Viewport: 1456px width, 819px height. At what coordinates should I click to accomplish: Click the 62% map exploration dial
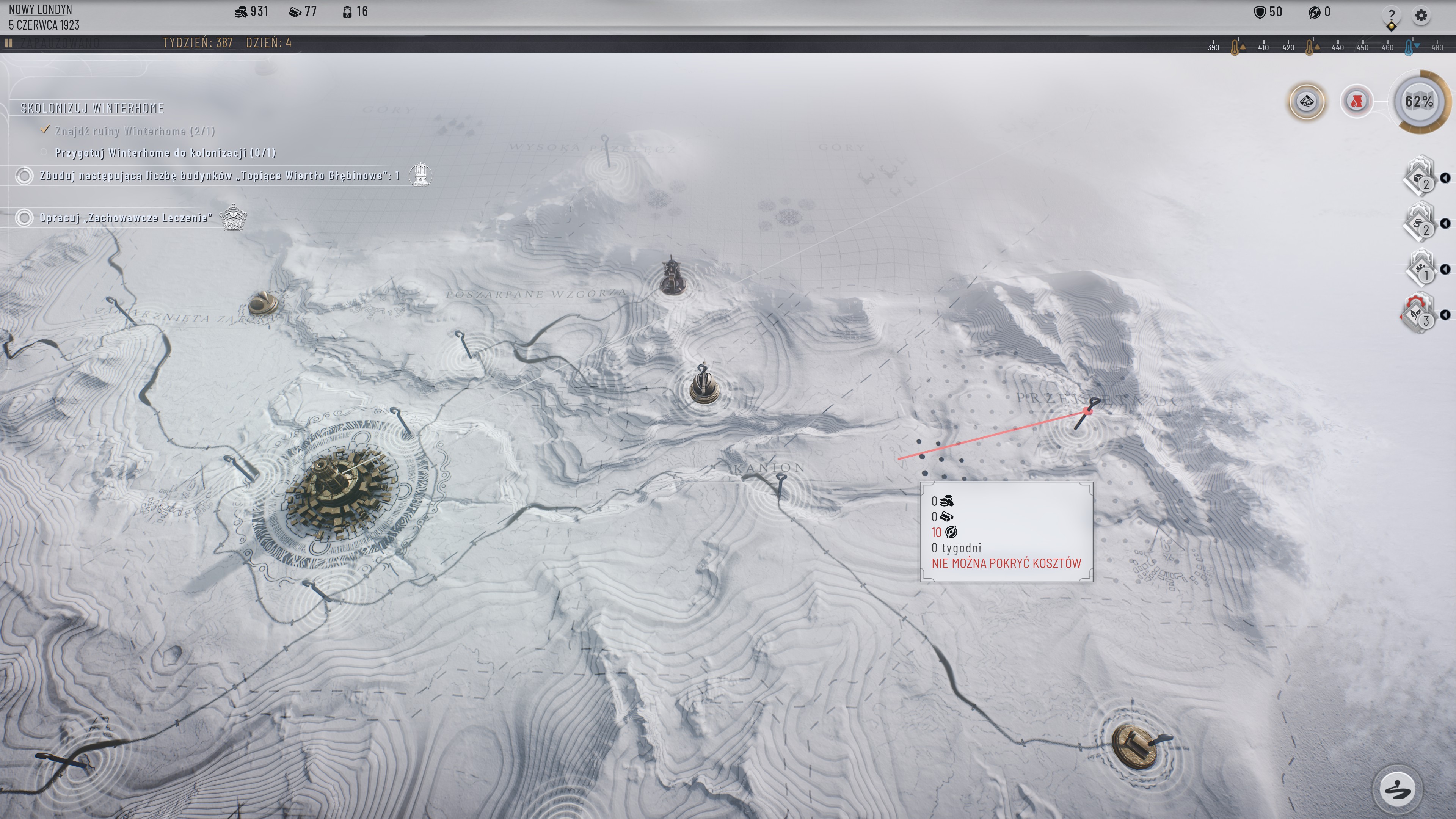[1419, 102]
